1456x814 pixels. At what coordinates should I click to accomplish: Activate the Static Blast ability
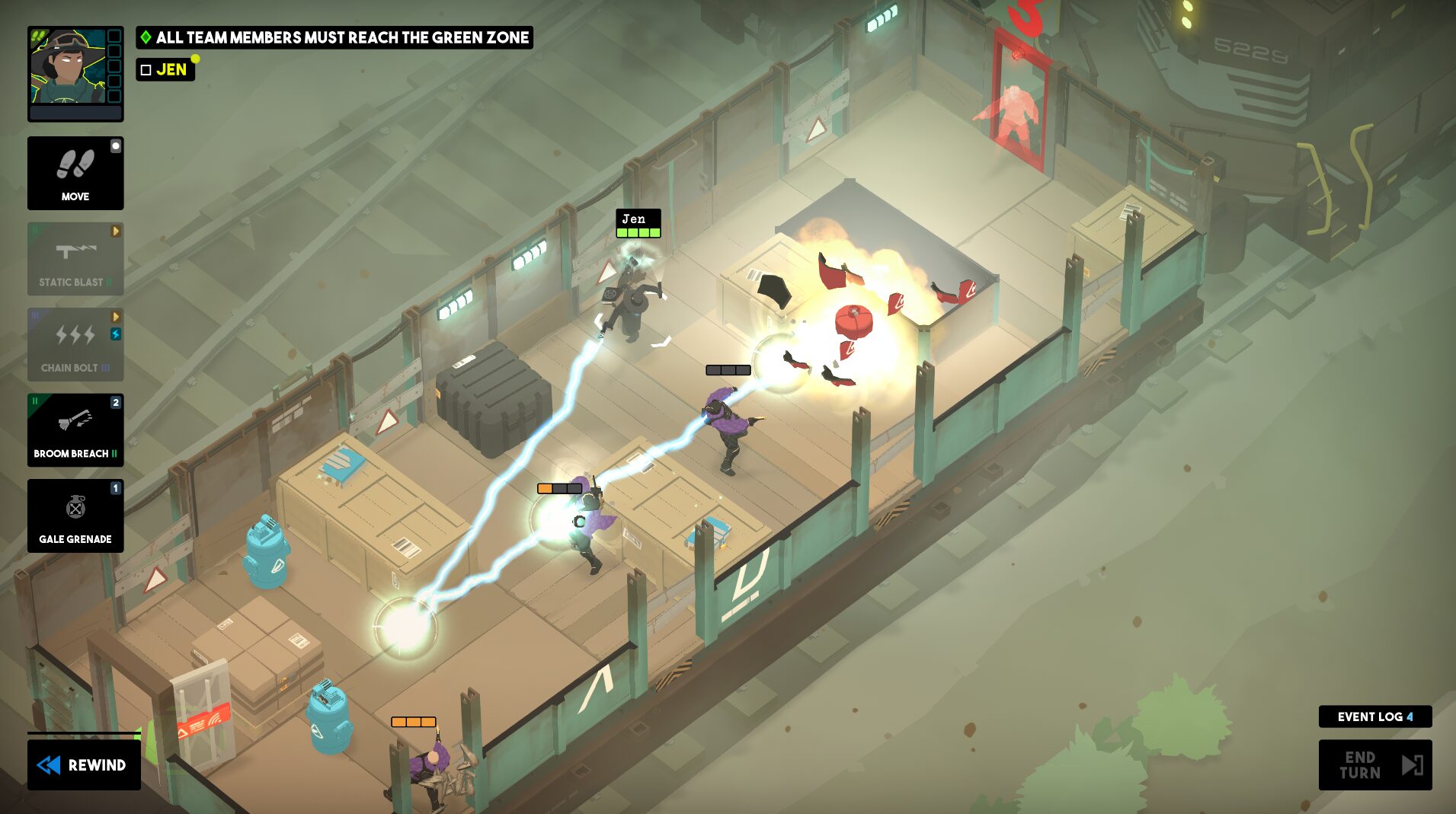(x=75, y=259)
